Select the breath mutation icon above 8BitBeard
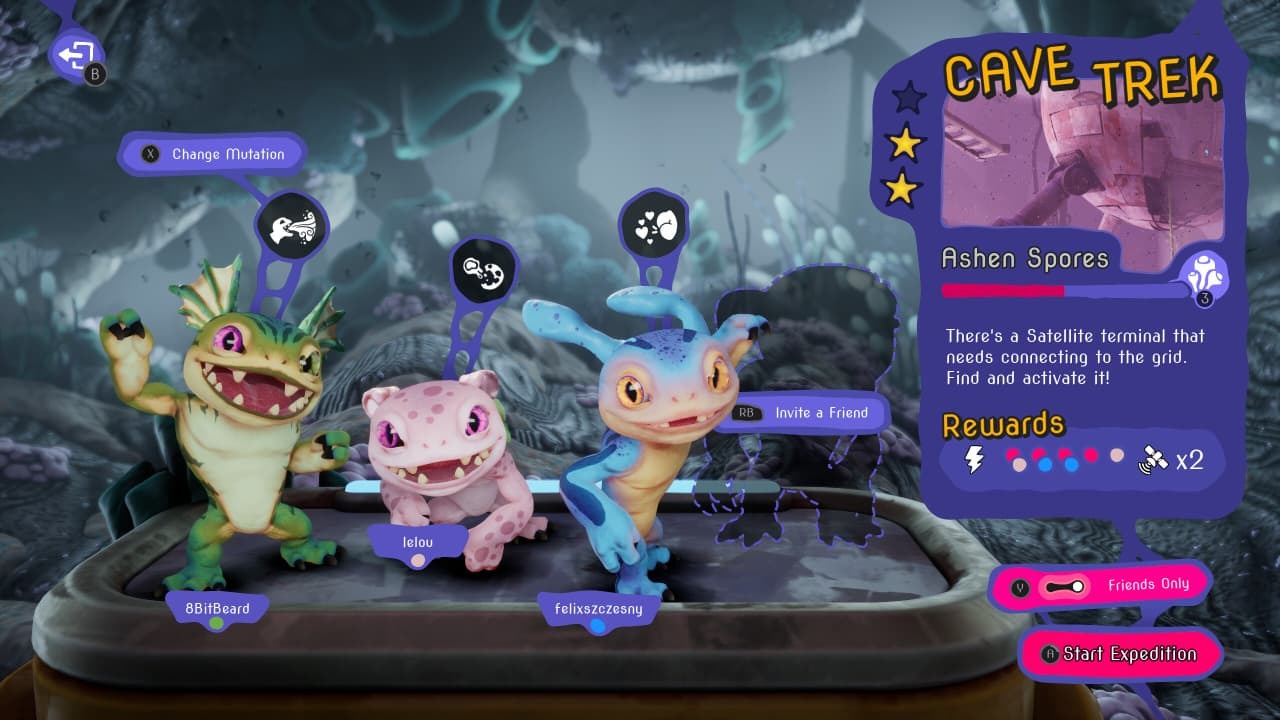The width and height of the screenshot is (1280, 720). [291, 225]
